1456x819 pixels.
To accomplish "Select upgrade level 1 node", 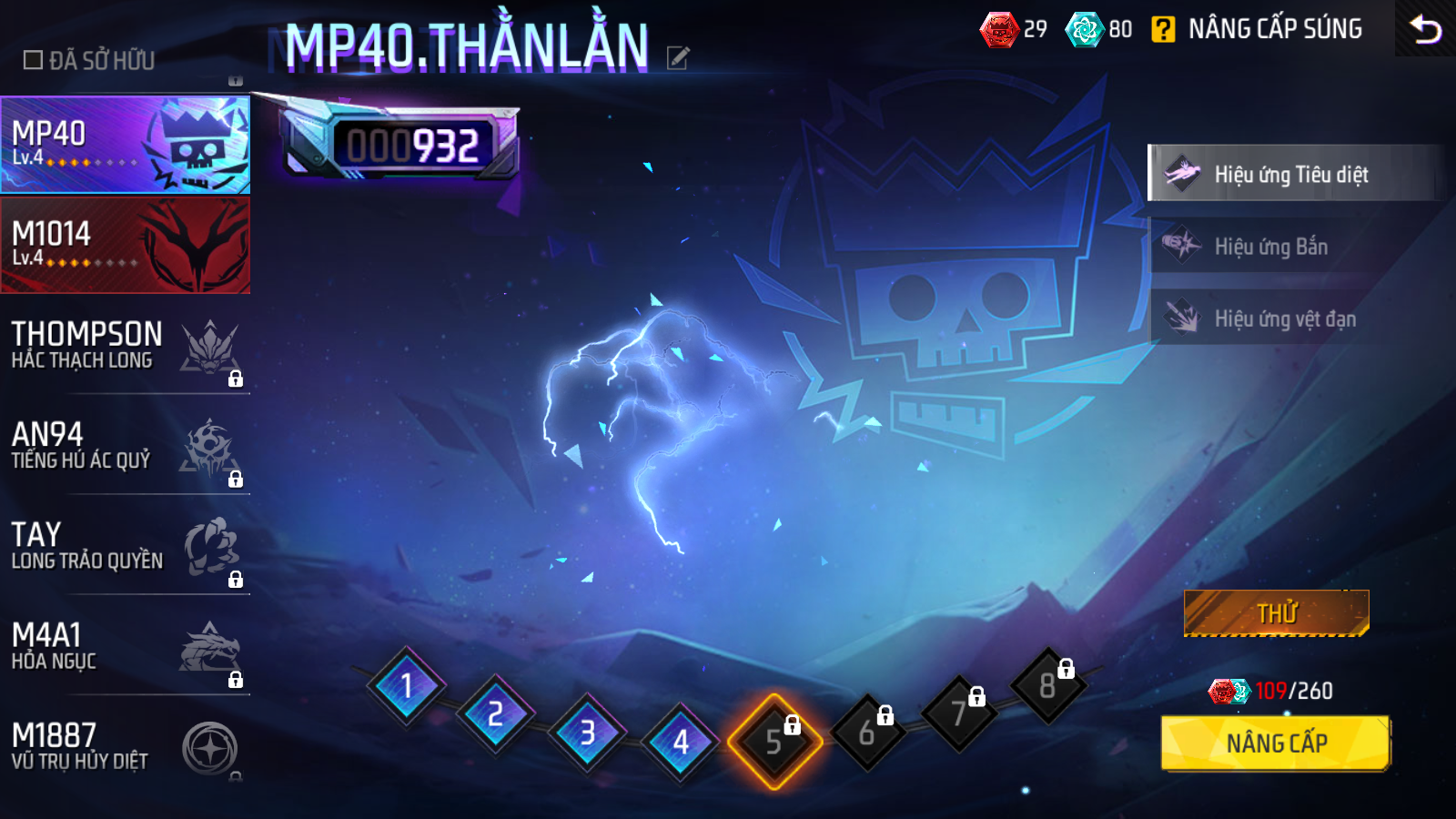I will tap(406, 686).
